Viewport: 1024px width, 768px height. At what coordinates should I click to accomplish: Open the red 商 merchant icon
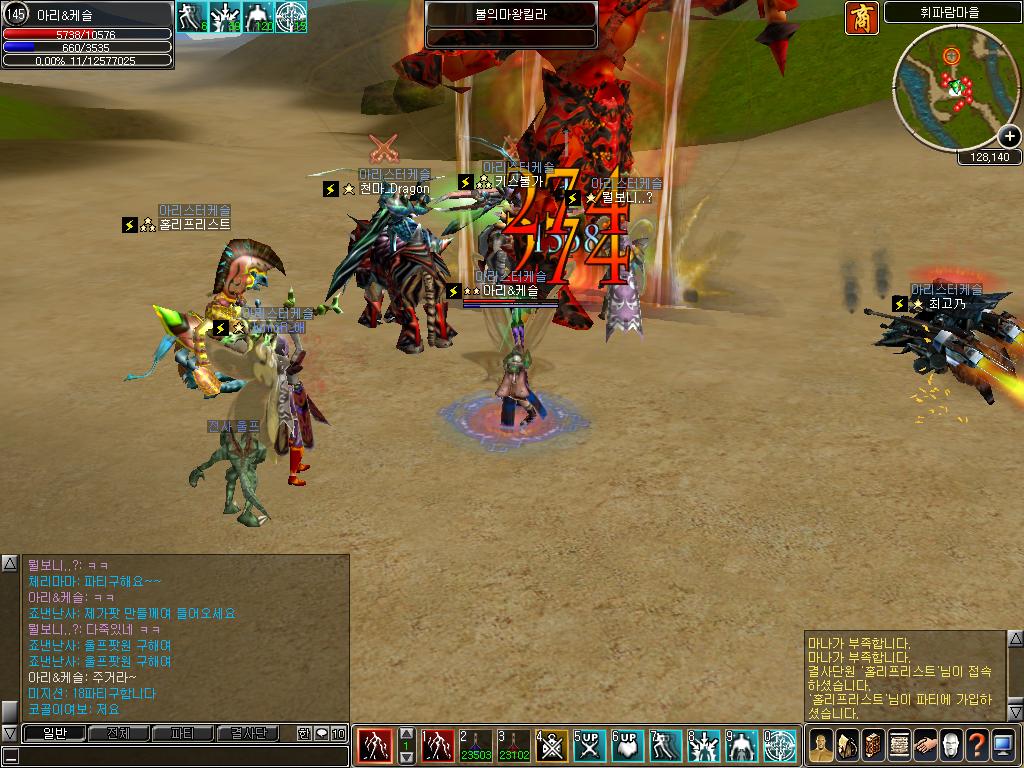[861, 17]
